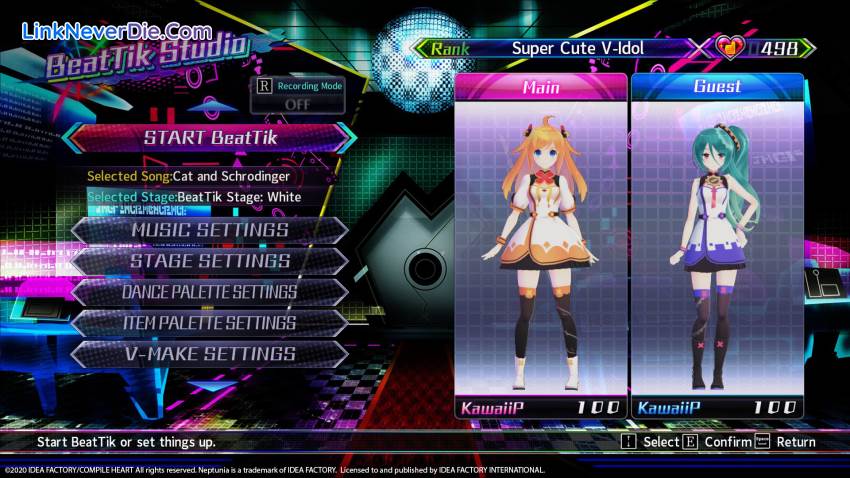The image size is (850, 478).
Task: Open Item Palette Settings
Action: coord(210,323)
